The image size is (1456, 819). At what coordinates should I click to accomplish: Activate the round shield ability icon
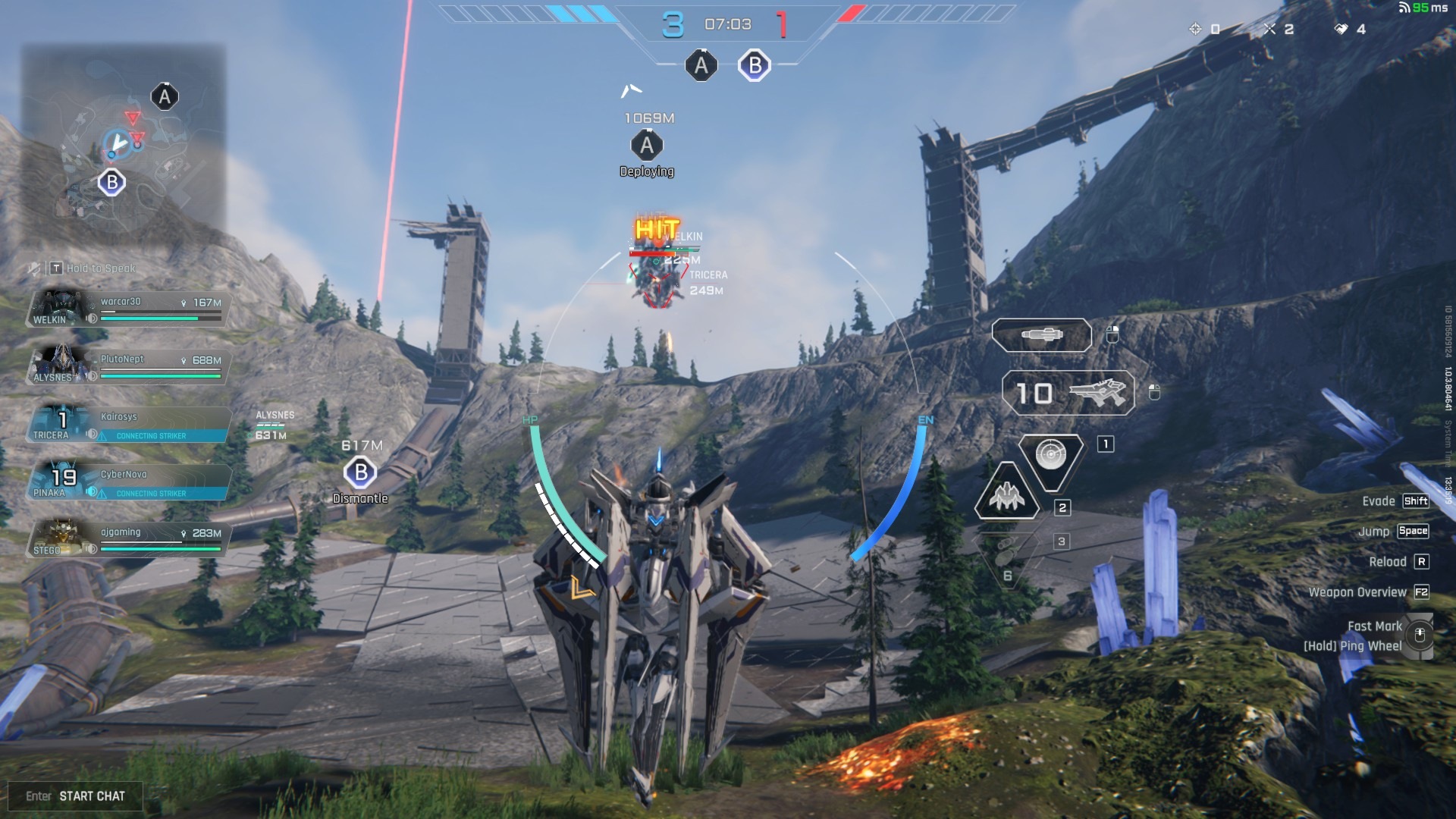pyautogui.click(x=1050, y=455)
